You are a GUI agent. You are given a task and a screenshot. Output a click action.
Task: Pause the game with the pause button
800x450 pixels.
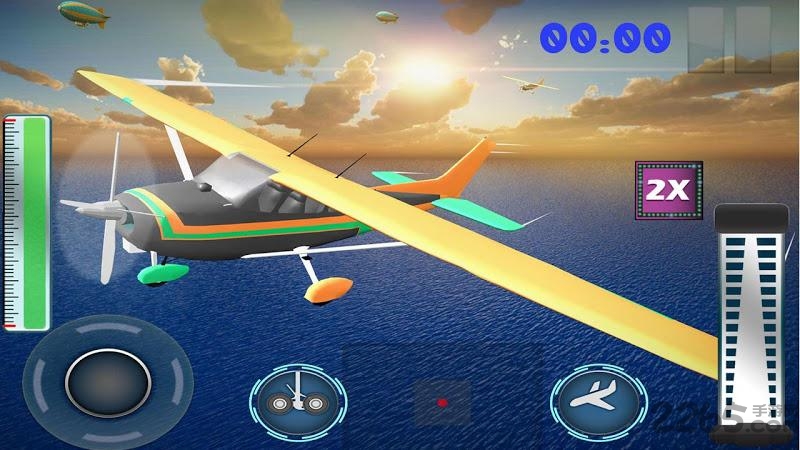[733, 40]
